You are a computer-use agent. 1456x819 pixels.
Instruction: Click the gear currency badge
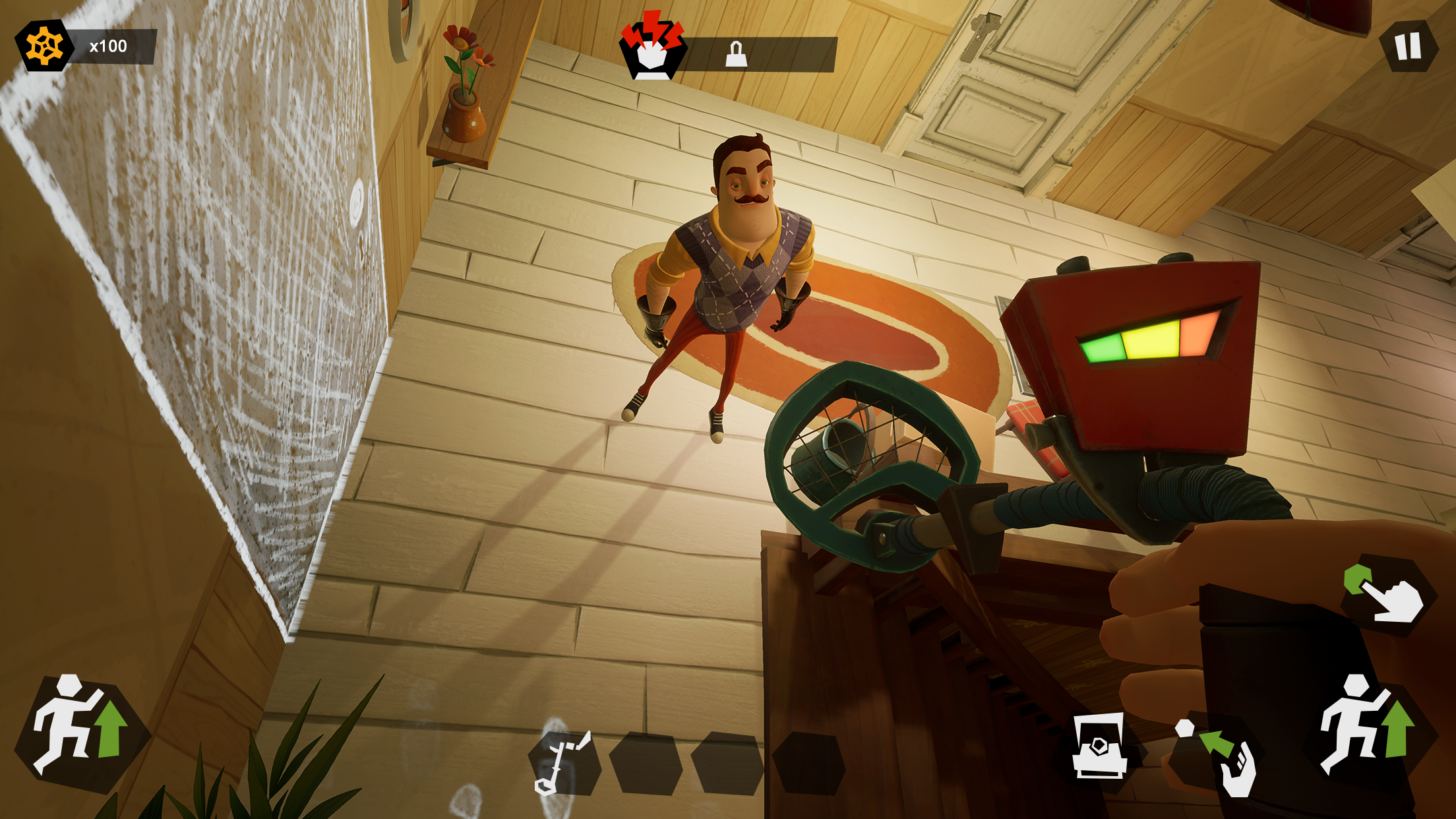tap(43, 46)
